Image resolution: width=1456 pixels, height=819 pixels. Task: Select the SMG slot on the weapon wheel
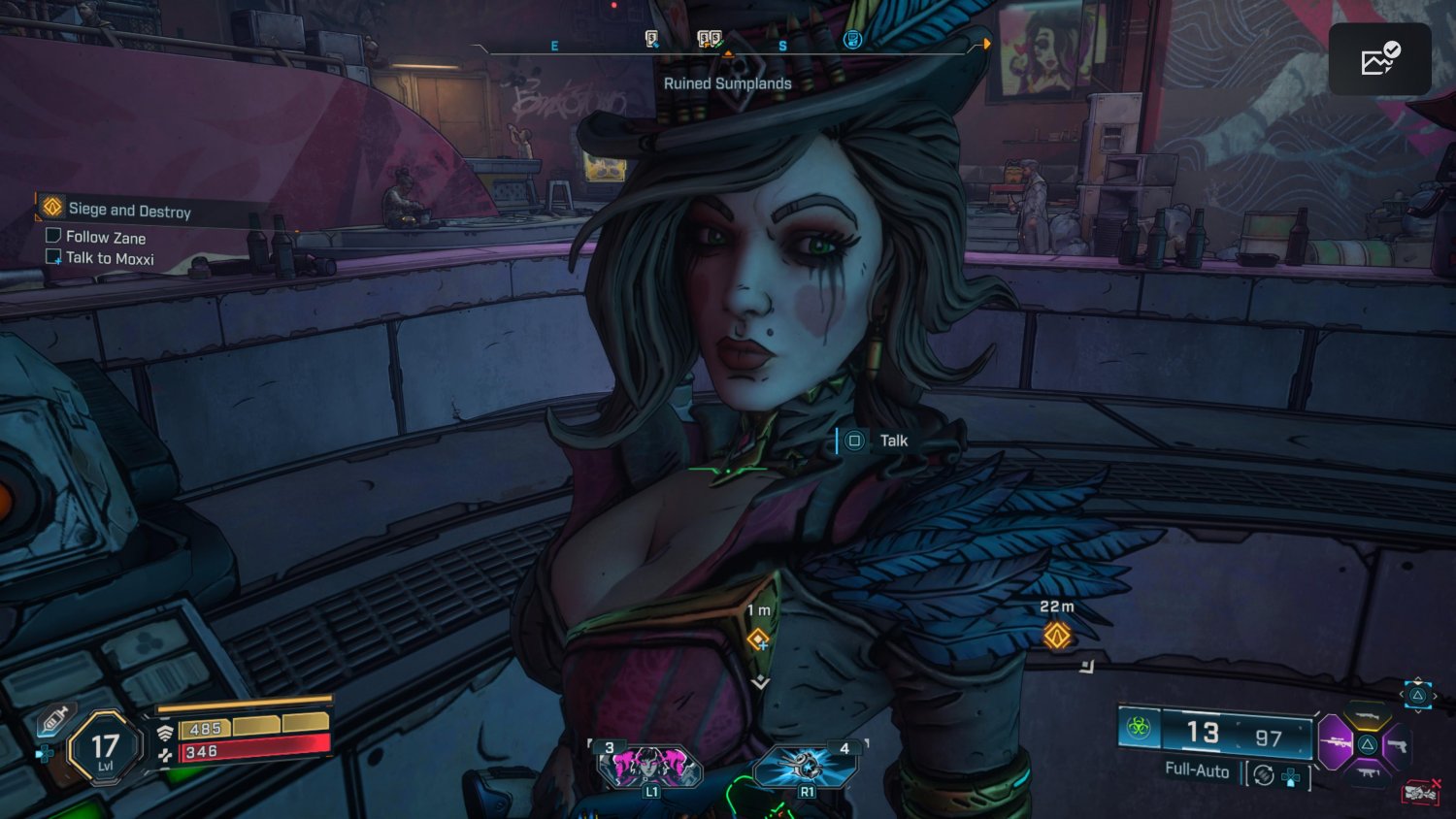[x=1369, y=772]
